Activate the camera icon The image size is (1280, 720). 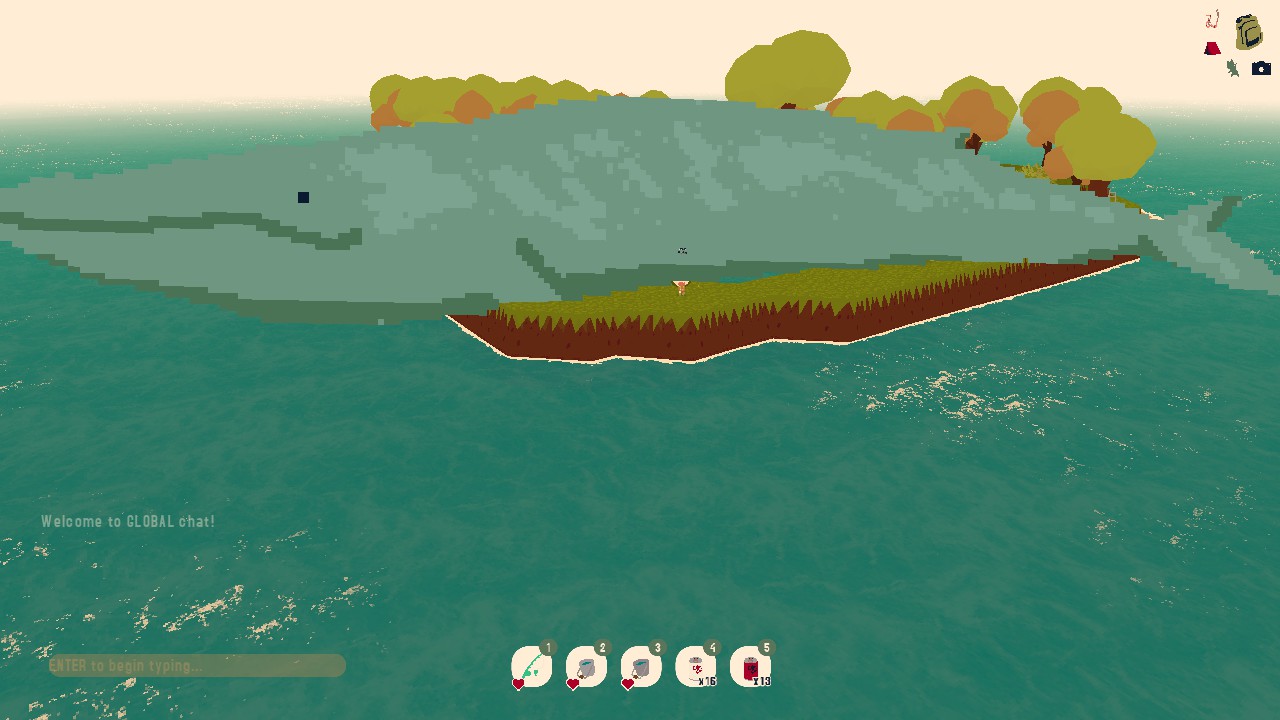1261,69
